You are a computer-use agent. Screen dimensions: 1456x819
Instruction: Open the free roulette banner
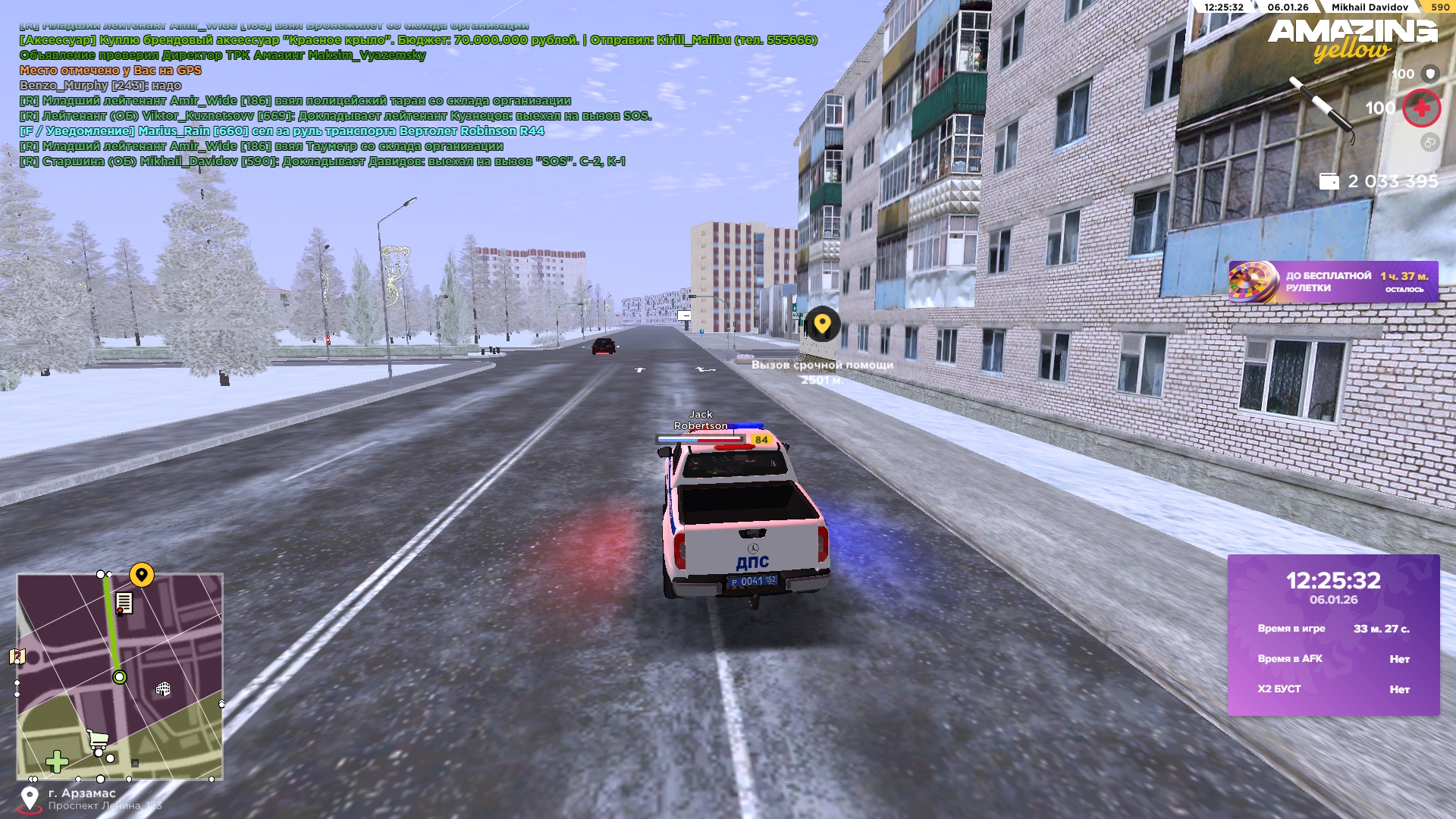(x=1333, y=282)
